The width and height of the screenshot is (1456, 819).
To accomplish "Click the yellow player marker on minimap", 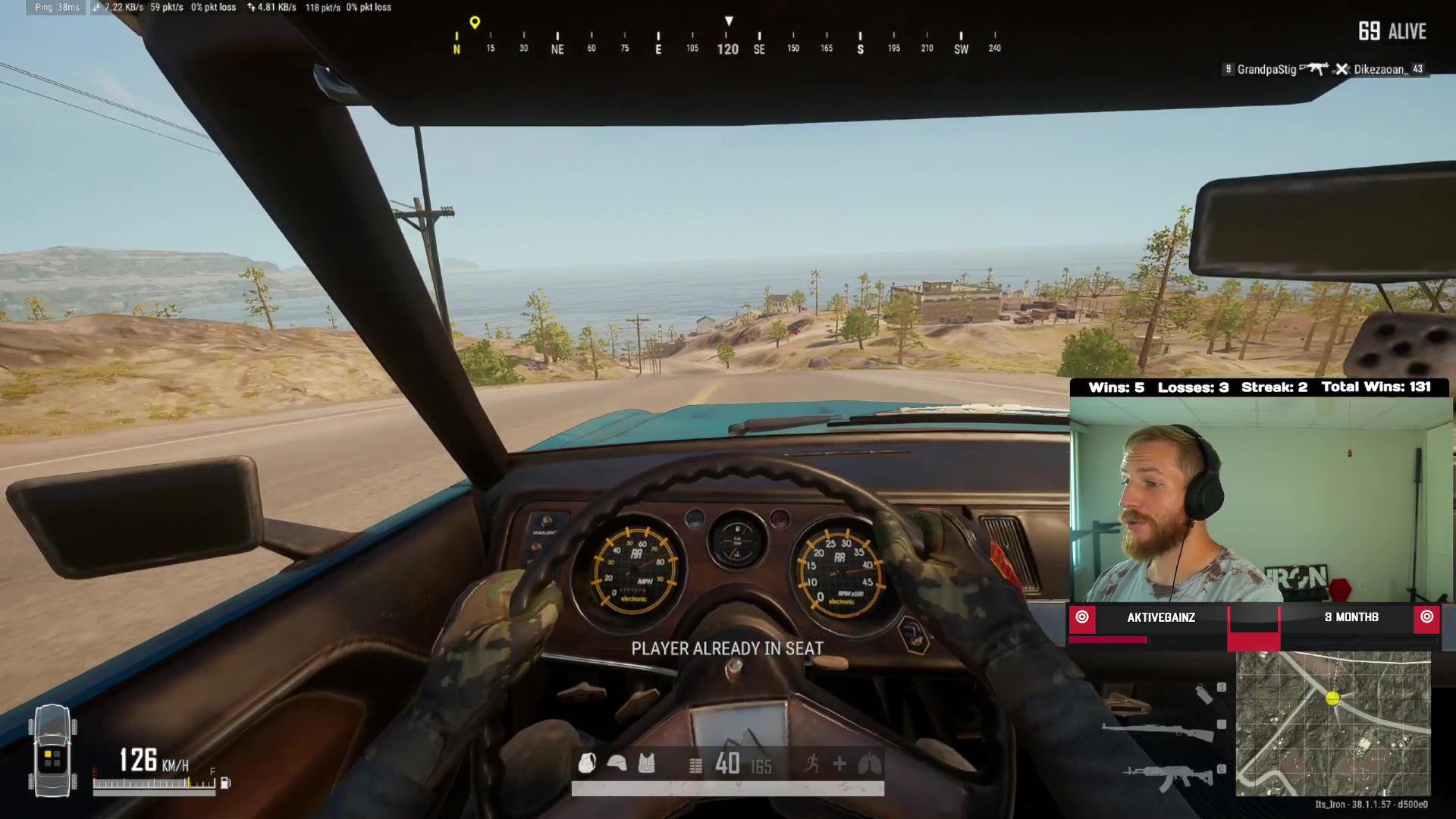I will click(x=1332, y=698).
